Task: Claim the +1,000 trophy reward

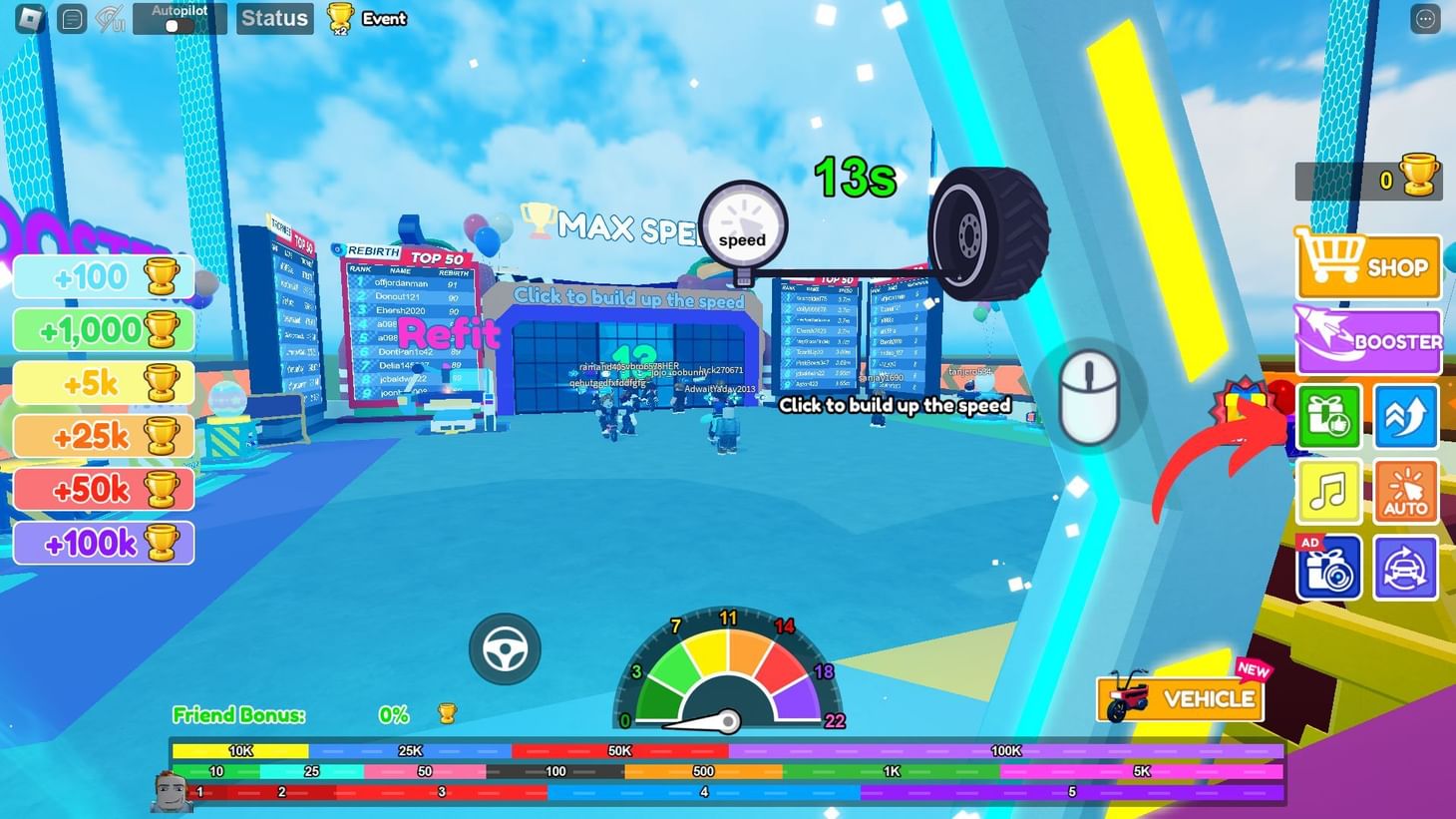Action: pos(104,329)
